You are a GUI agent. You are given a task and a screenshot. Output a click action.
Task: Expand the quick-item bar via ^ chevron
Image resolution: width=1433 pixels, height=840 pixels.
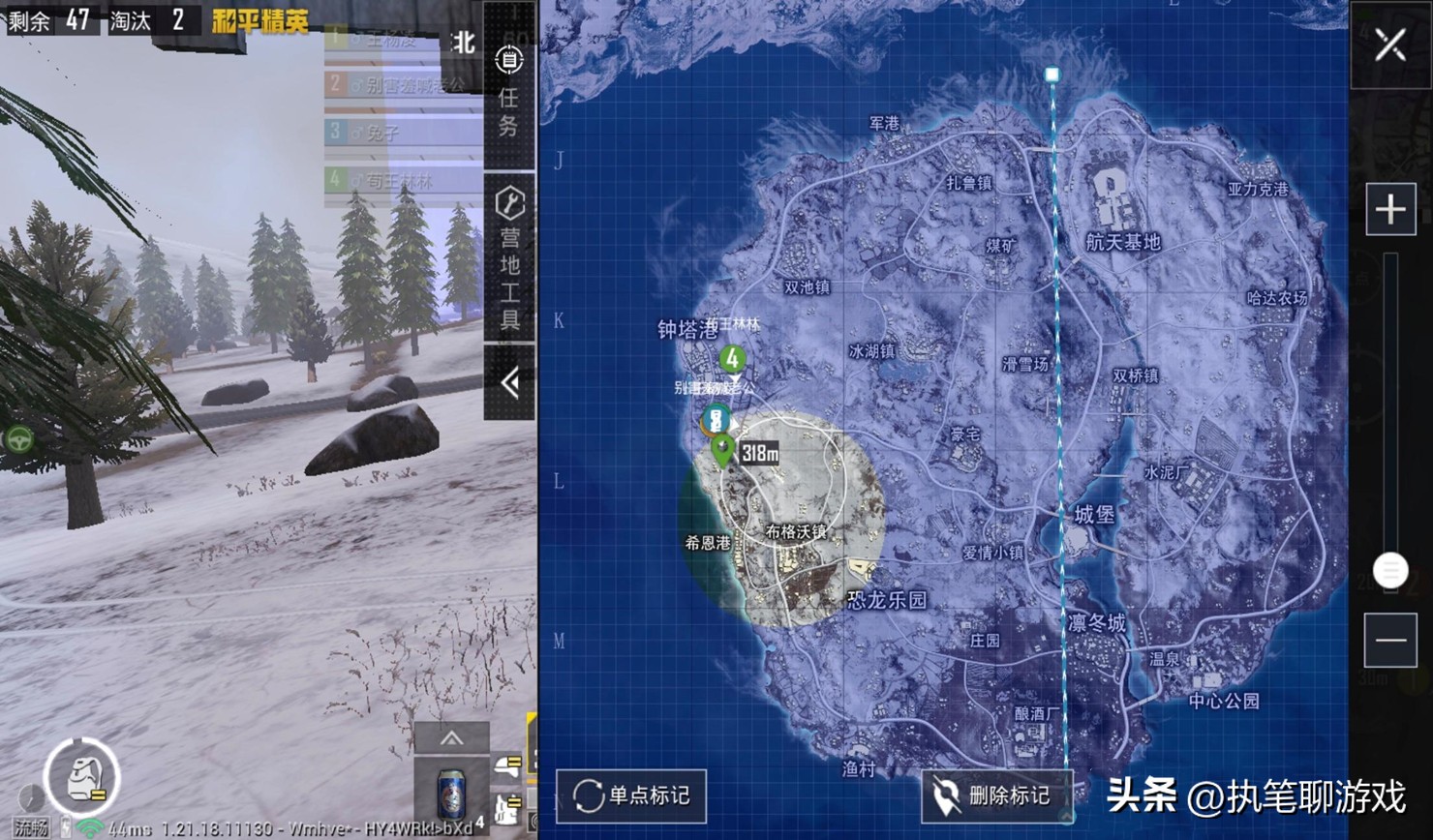(449, 738)
